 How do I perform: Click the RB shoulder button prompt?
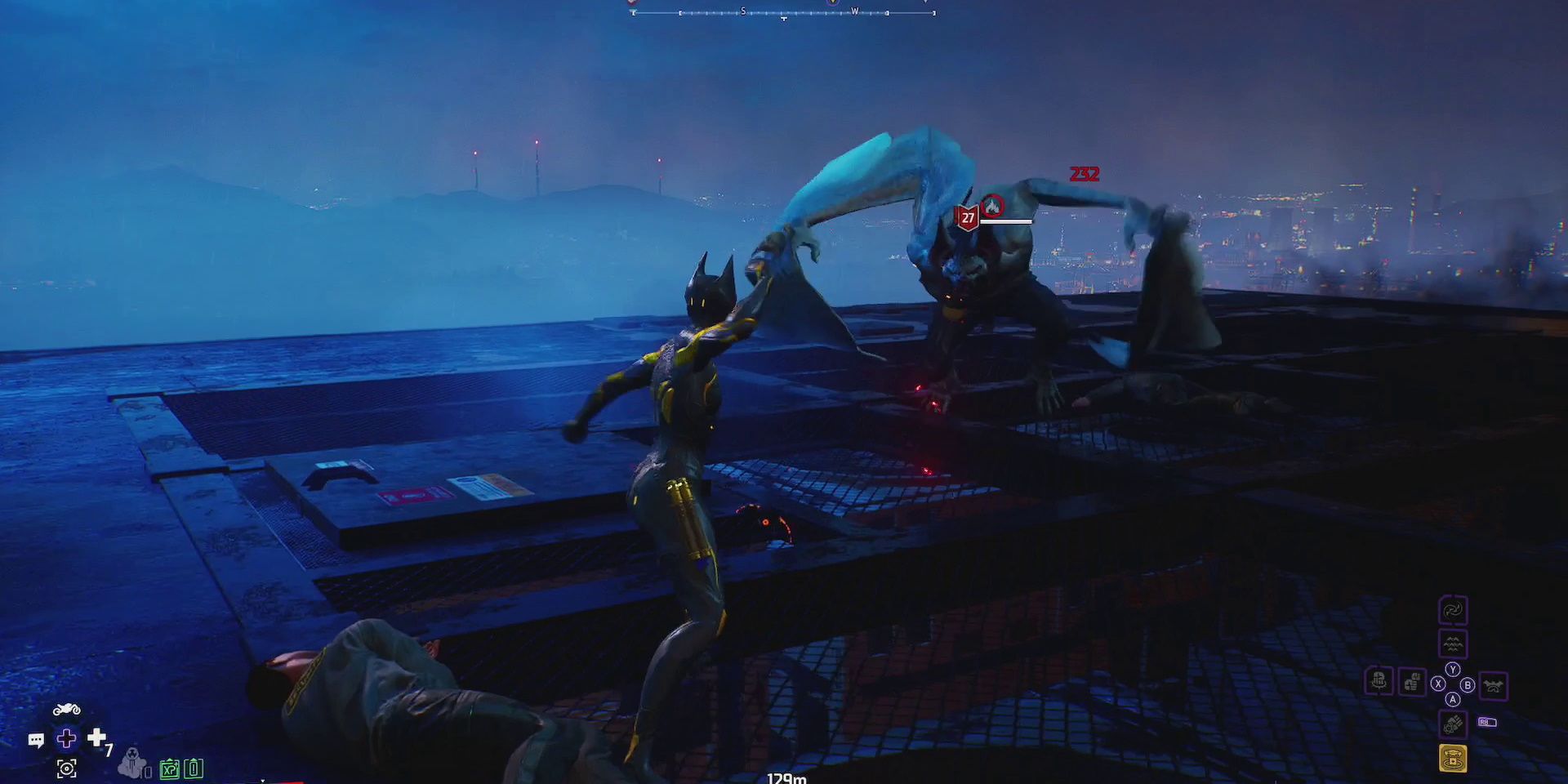(x=1488, y=722)
